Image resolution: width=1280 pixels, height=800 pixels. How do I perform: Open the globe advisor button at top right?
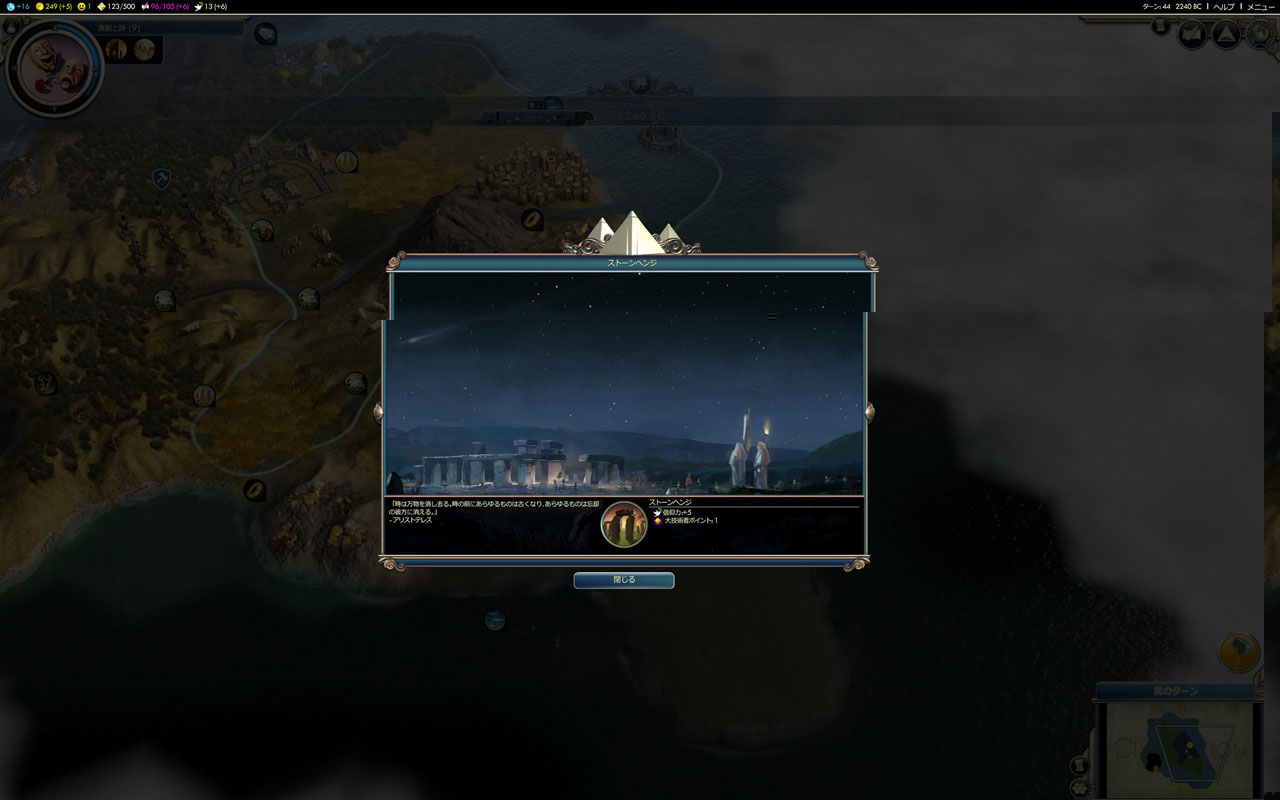tap(1258, 35)
